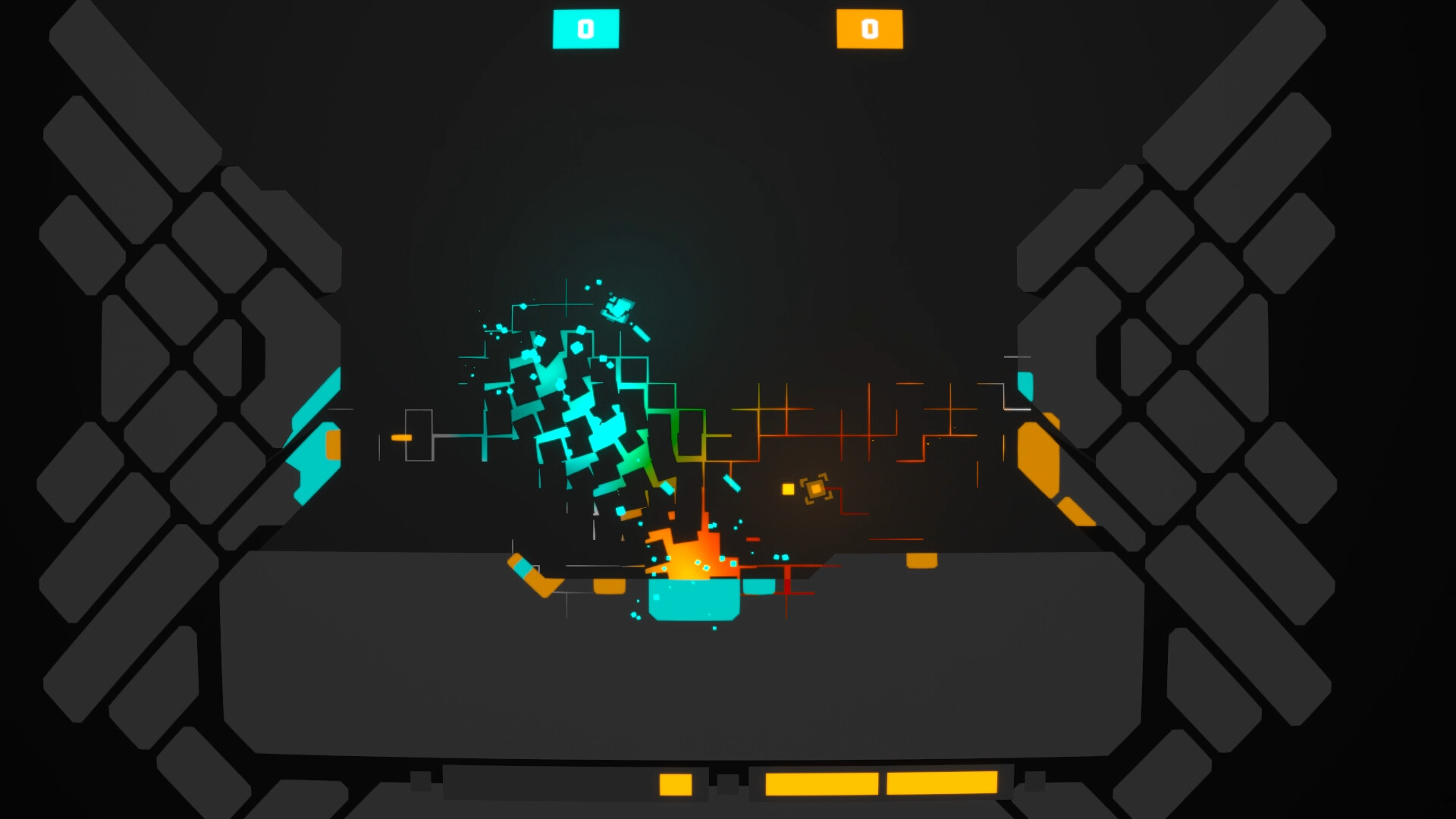
Task: Click the cyan team score counter
Action: point(586,30)
